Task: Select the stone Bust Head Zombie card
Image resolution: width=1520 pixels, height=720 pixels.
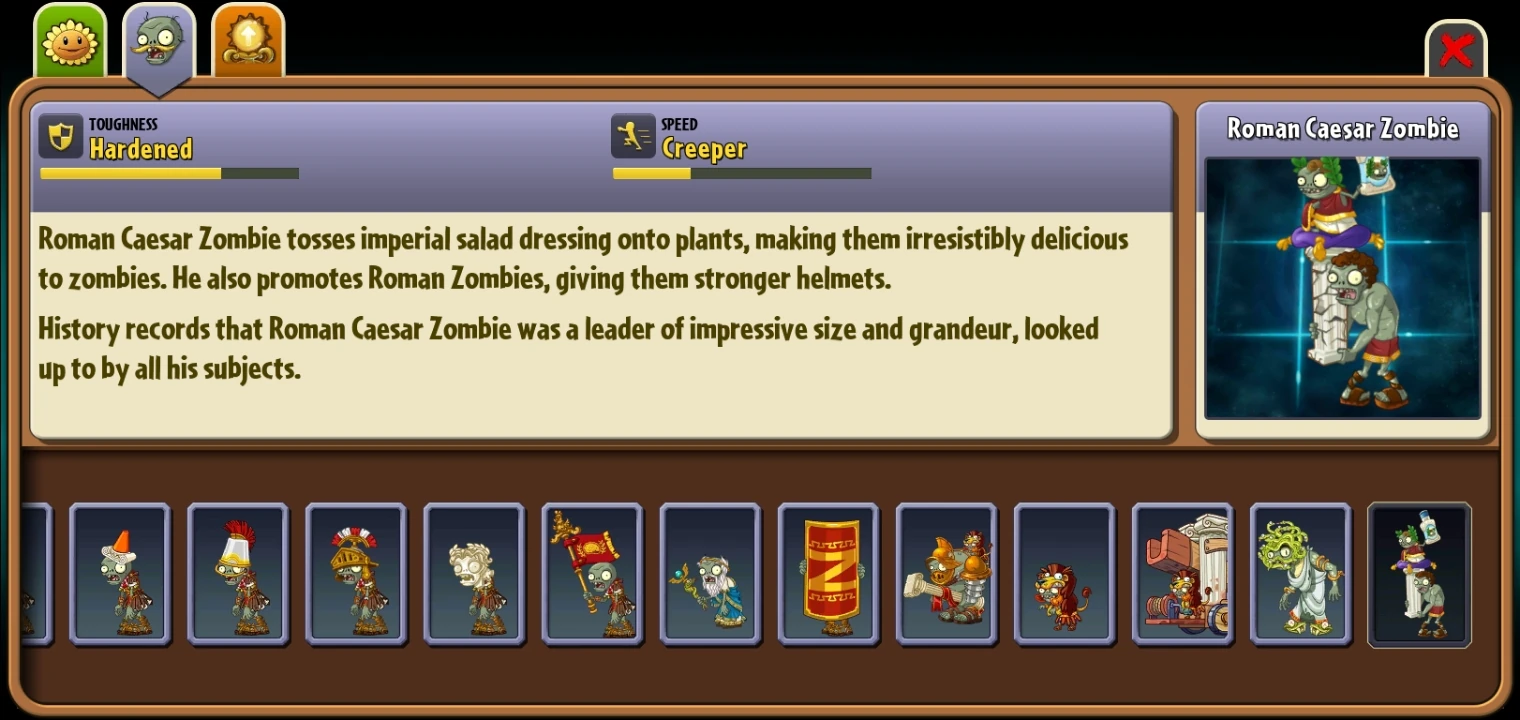Action: point(474,575)
